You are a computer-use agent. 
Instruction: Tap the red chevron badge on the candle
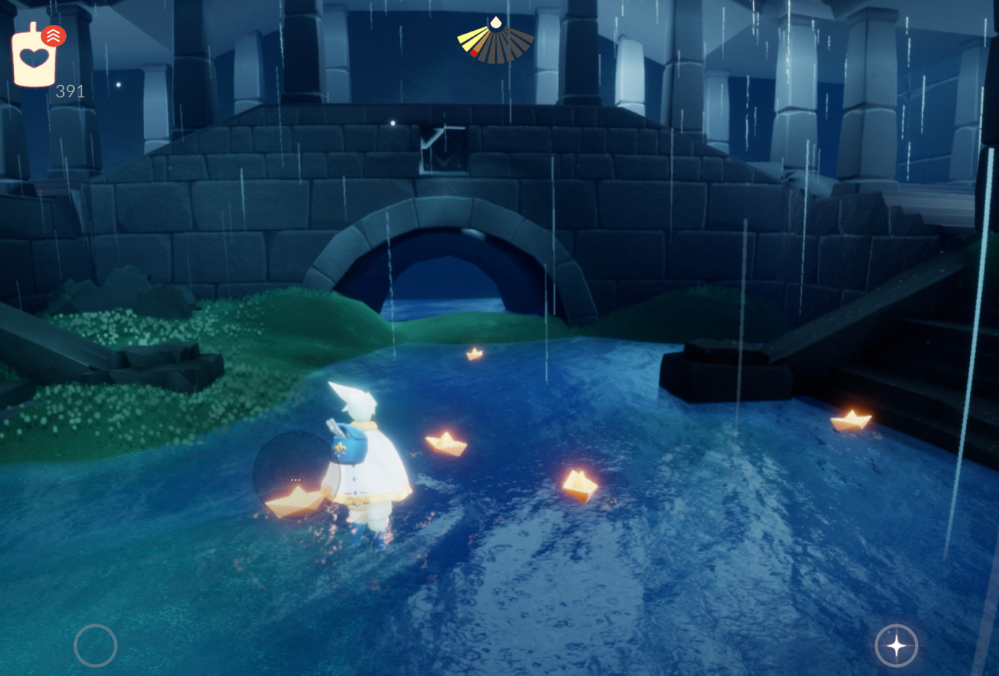pos(54,36)
